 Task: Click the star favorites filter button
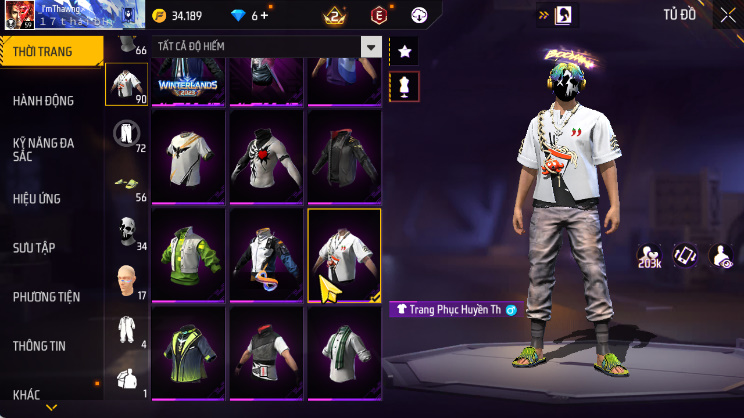404,50
